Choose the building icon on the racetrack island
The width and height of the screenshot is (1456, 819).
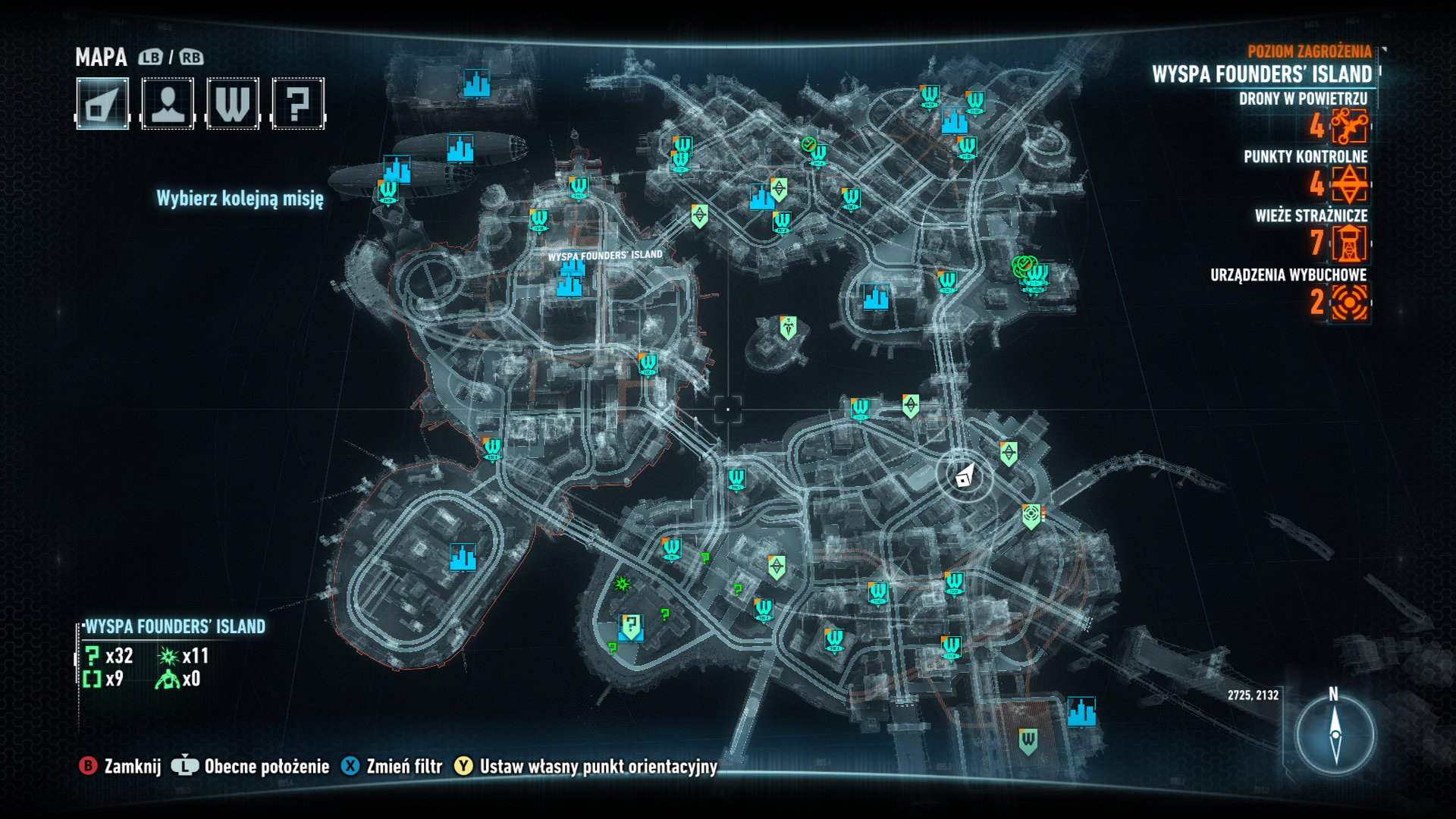coord(463,557)
